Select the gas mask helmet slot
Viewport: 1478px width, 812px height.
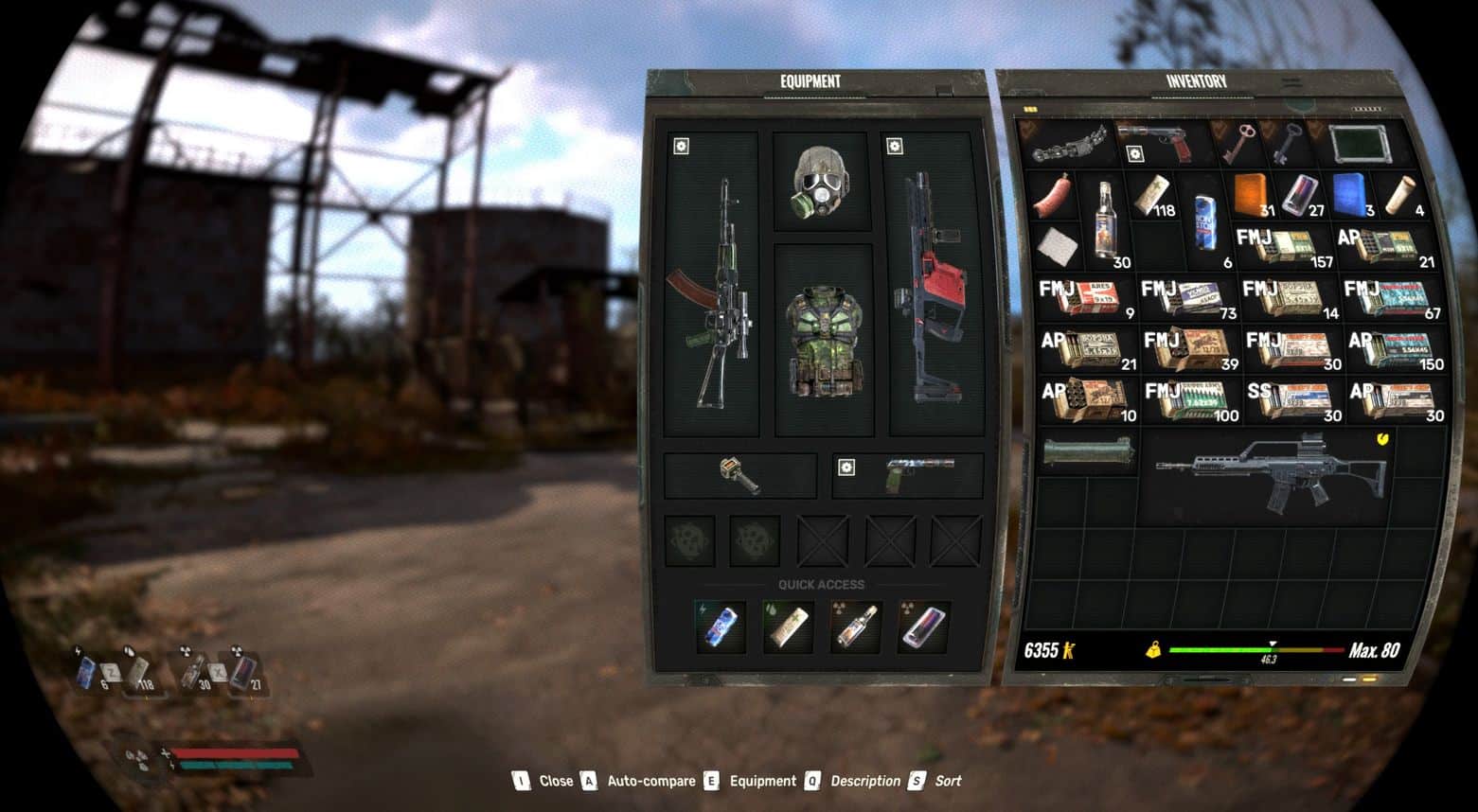pos(820,182)
